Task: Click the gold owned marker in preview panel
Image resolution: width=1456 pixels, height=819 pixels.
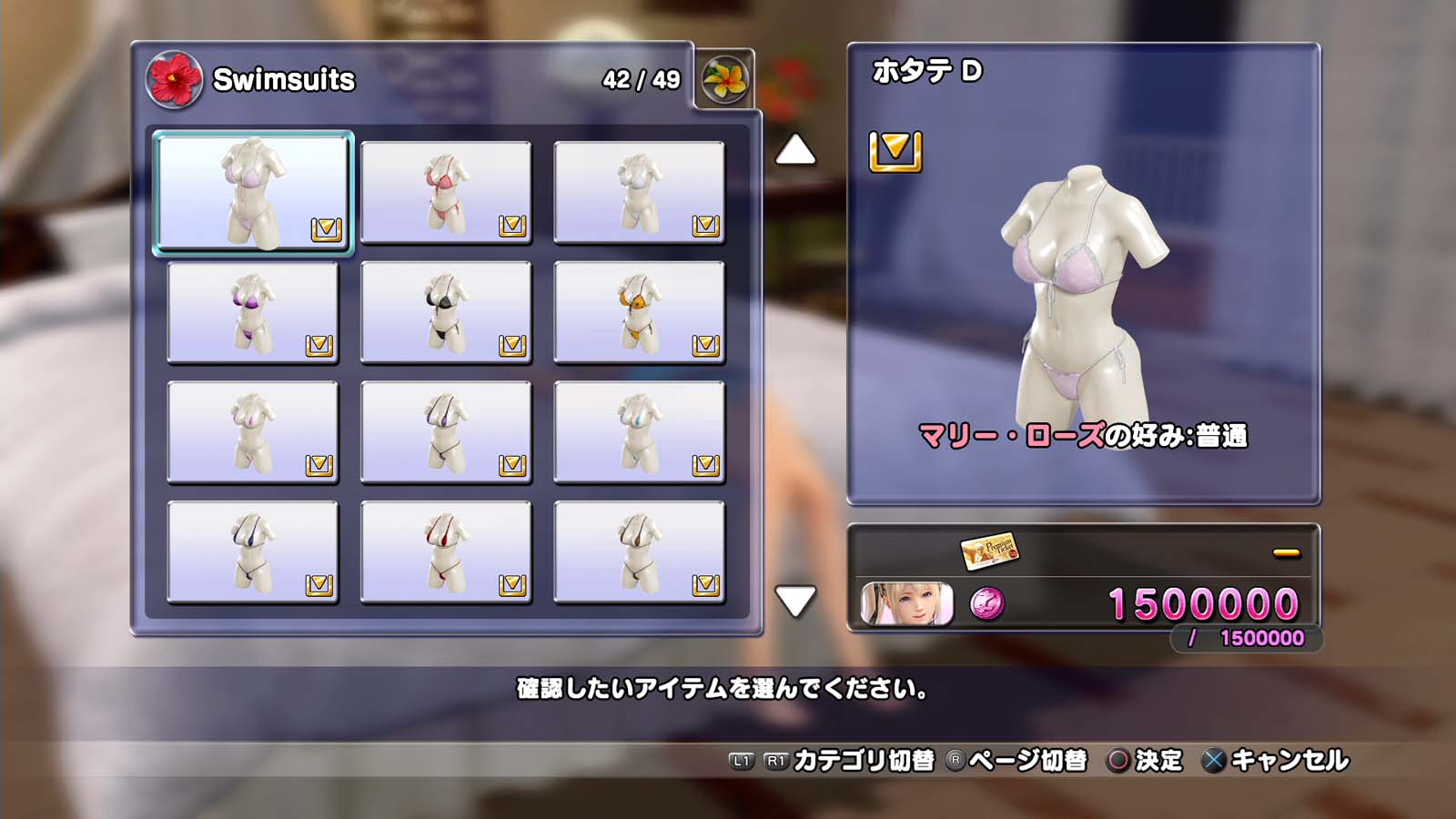Action: point(895,151)
